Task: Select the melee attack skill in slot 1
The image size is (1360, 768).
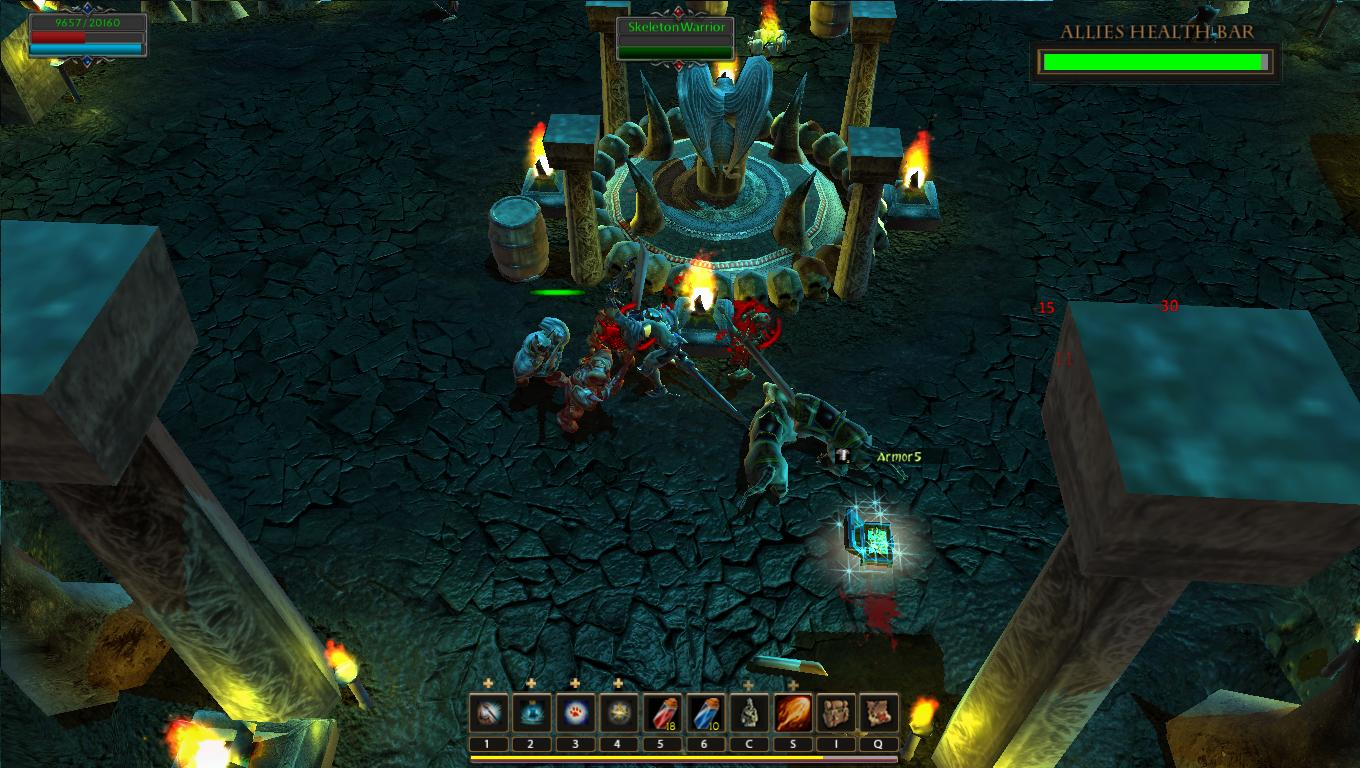Action: point(488,711)
